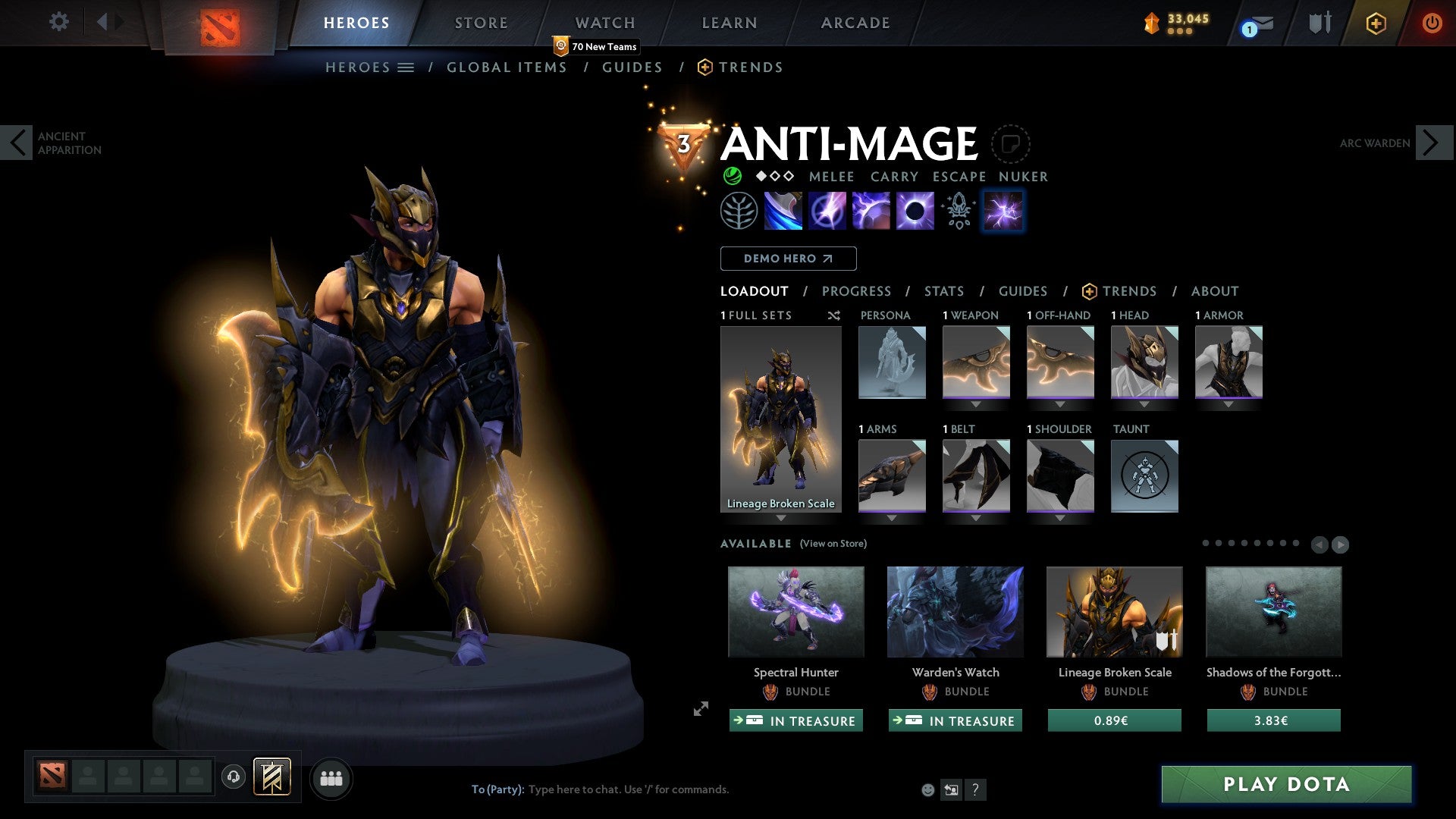Click the help question mark icon near chat
The image size is (1456, 819).
click(x=975, y=789)
